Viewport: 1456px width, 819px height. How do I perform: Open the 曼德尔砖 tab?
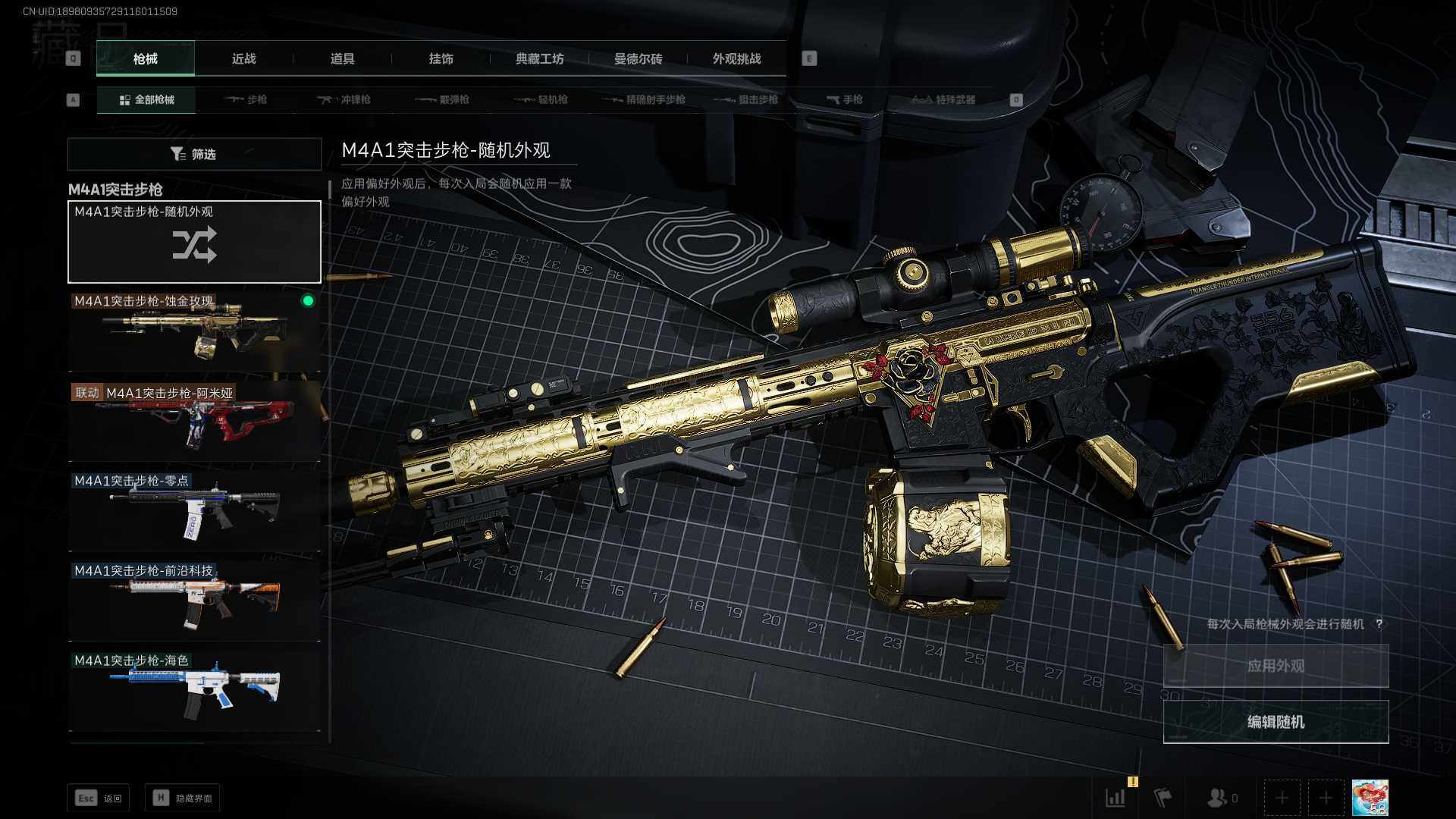click(638, 59)
